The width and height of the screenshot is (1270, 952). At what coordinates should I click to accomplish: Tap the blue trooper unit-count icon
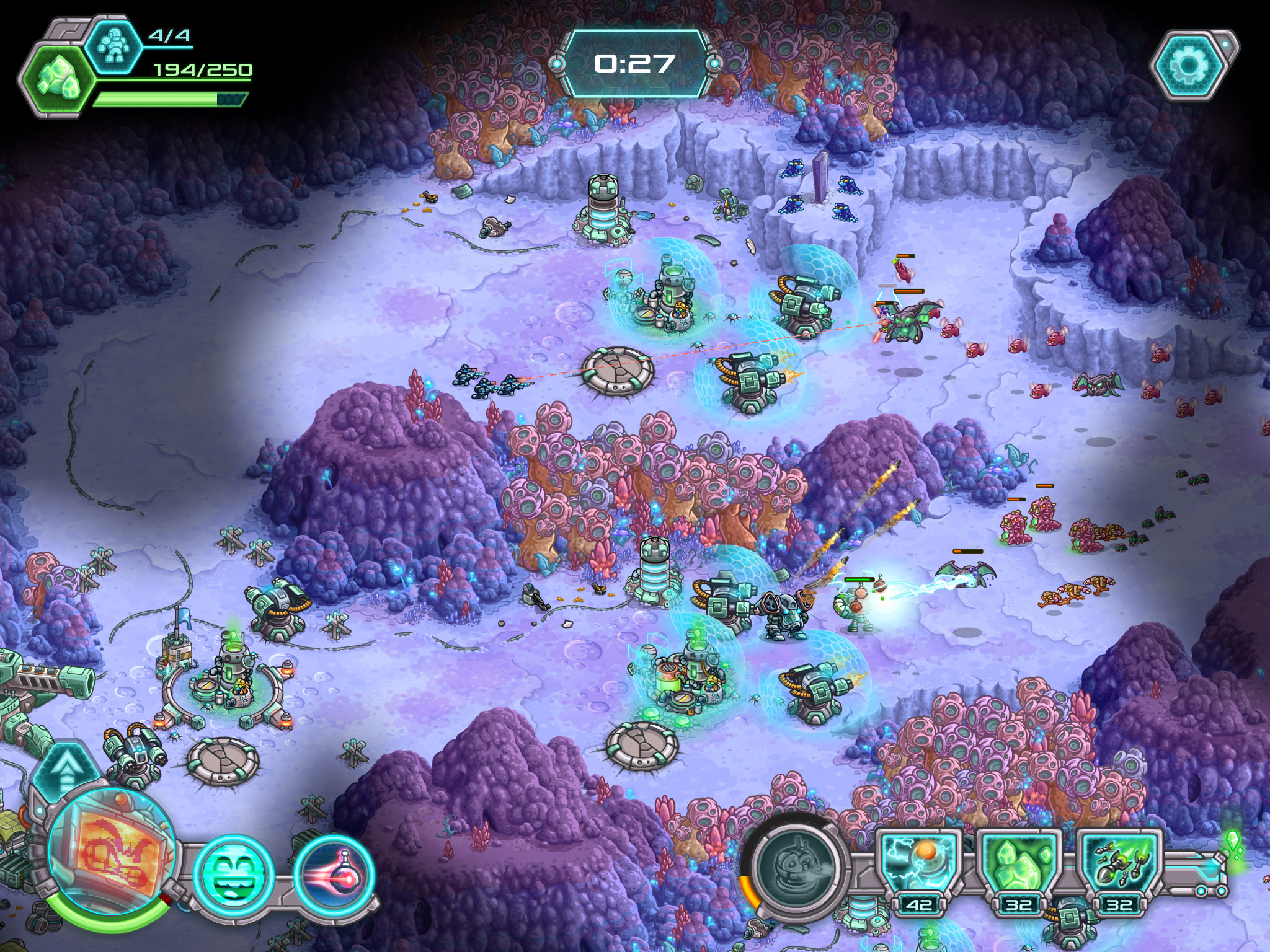(113, 45)
